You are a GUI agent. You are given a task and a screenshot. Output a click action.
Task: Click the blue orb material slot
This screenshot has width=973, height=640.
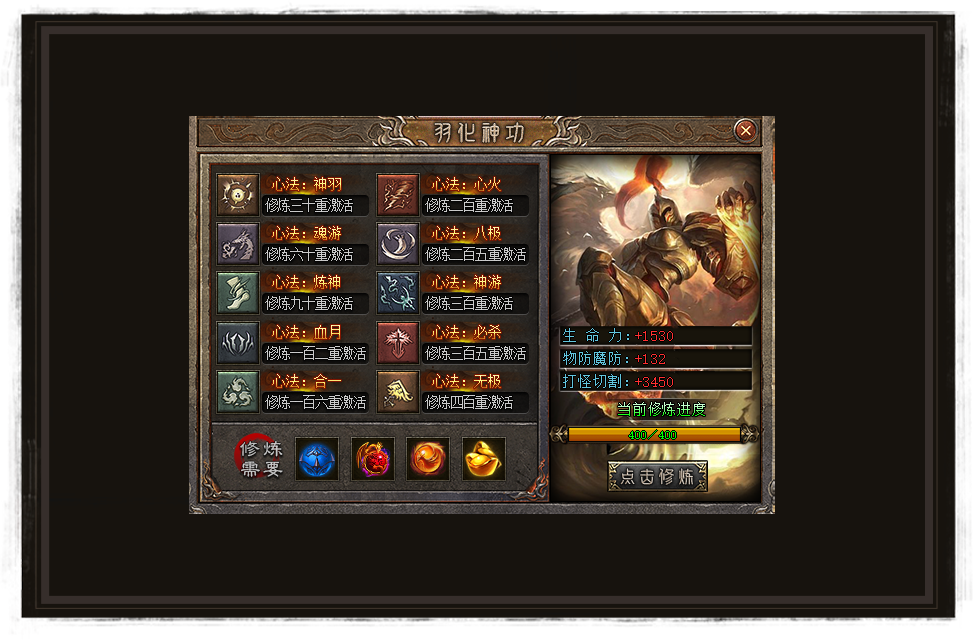pyautogui.click(x=317, y=459)
